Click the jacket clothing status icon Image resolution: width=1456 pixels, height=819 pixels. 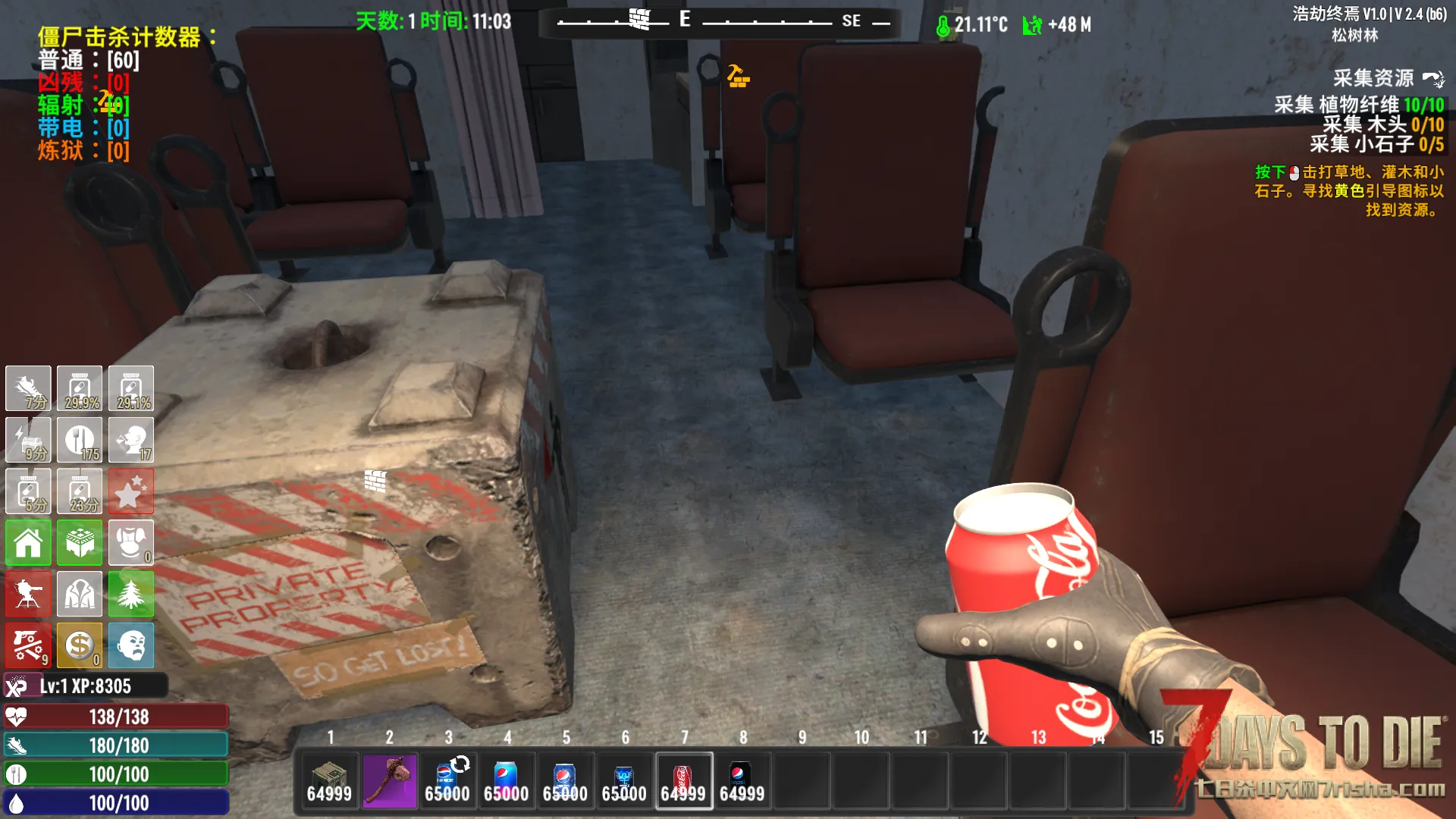[80, 594]
